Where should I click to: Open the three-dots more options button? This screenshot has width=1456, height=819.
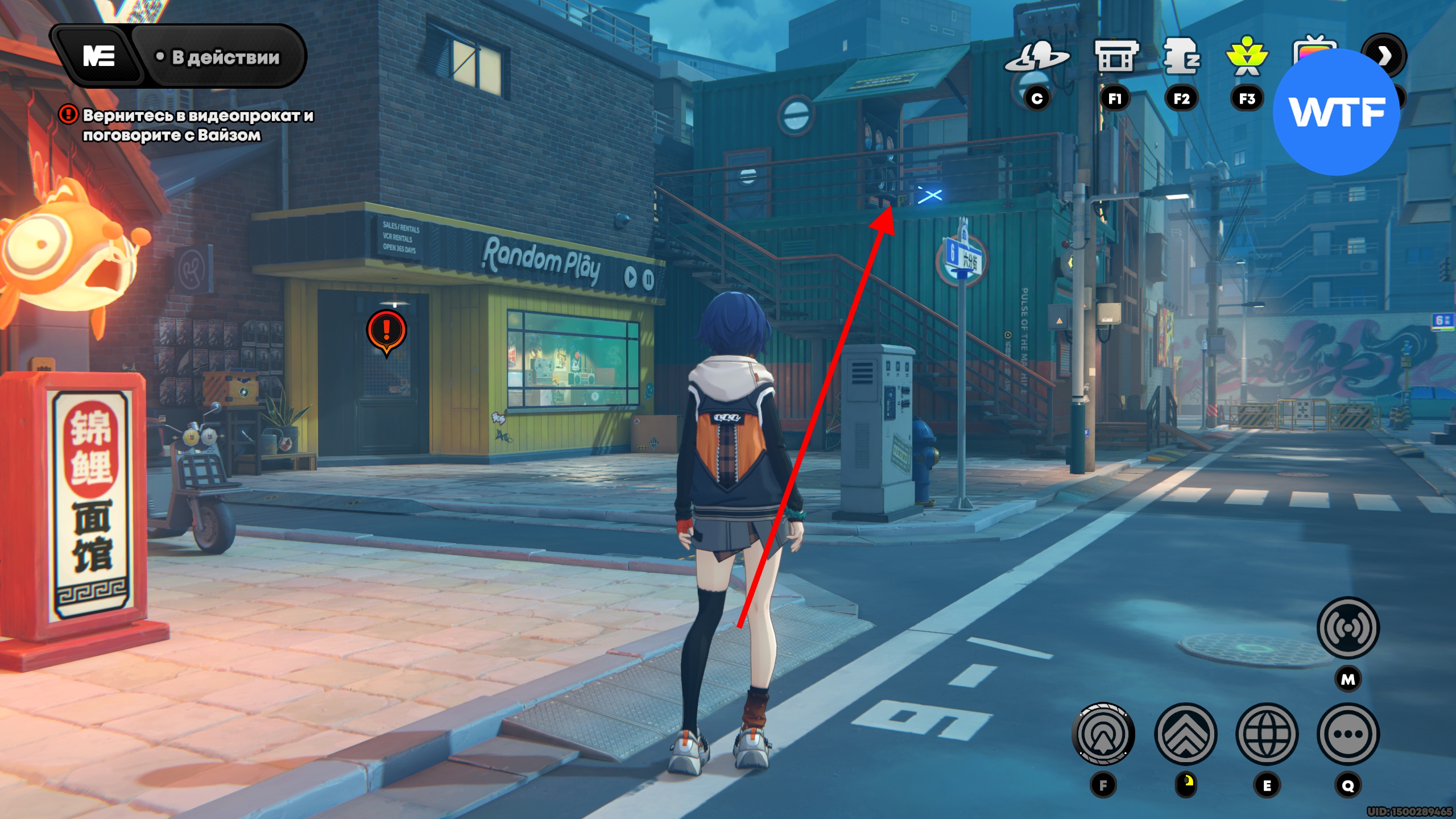point(1348,734)
